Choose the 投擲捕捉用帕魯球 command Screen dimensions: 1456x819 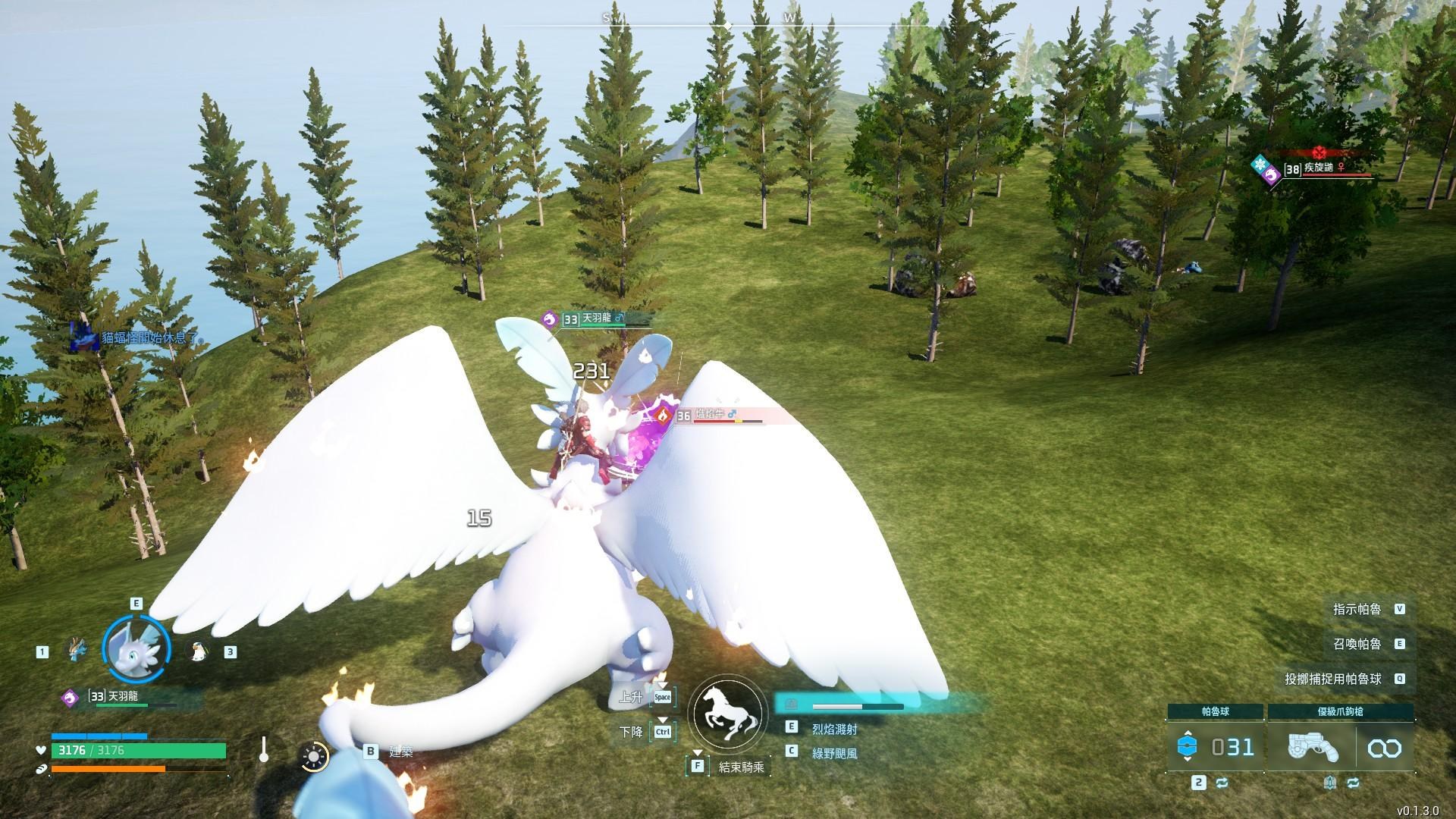(x=1333, y=679)
